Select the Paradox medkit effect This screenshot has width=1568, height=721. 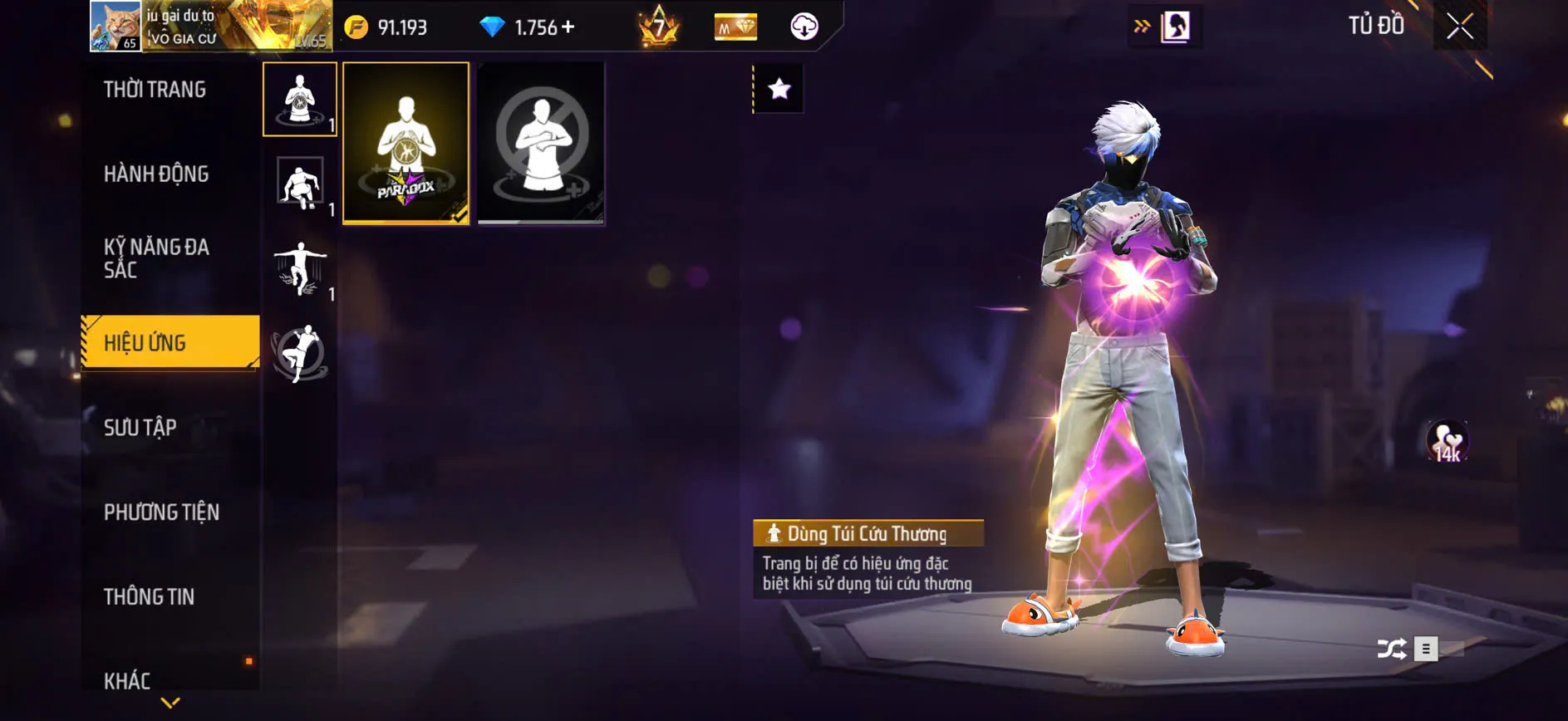pos(406,143)
